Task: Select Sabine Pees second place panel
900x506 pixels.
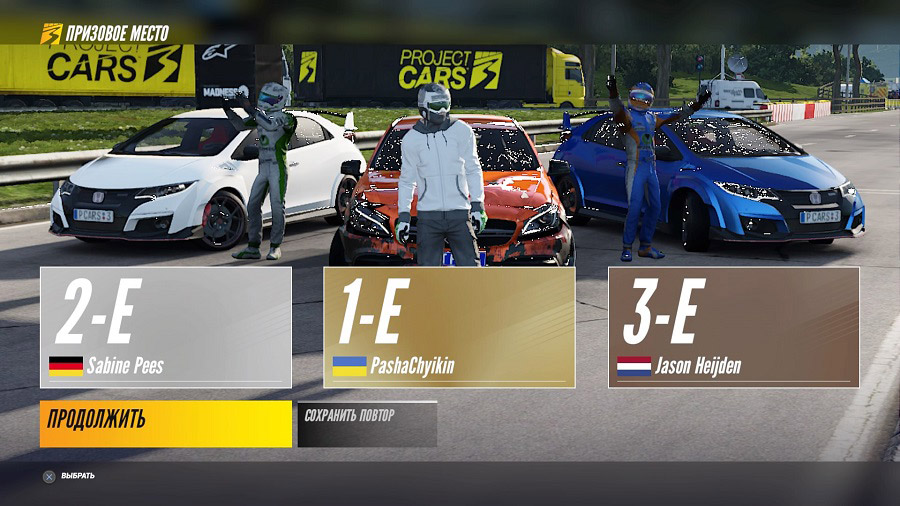Action: click(166, 327)
